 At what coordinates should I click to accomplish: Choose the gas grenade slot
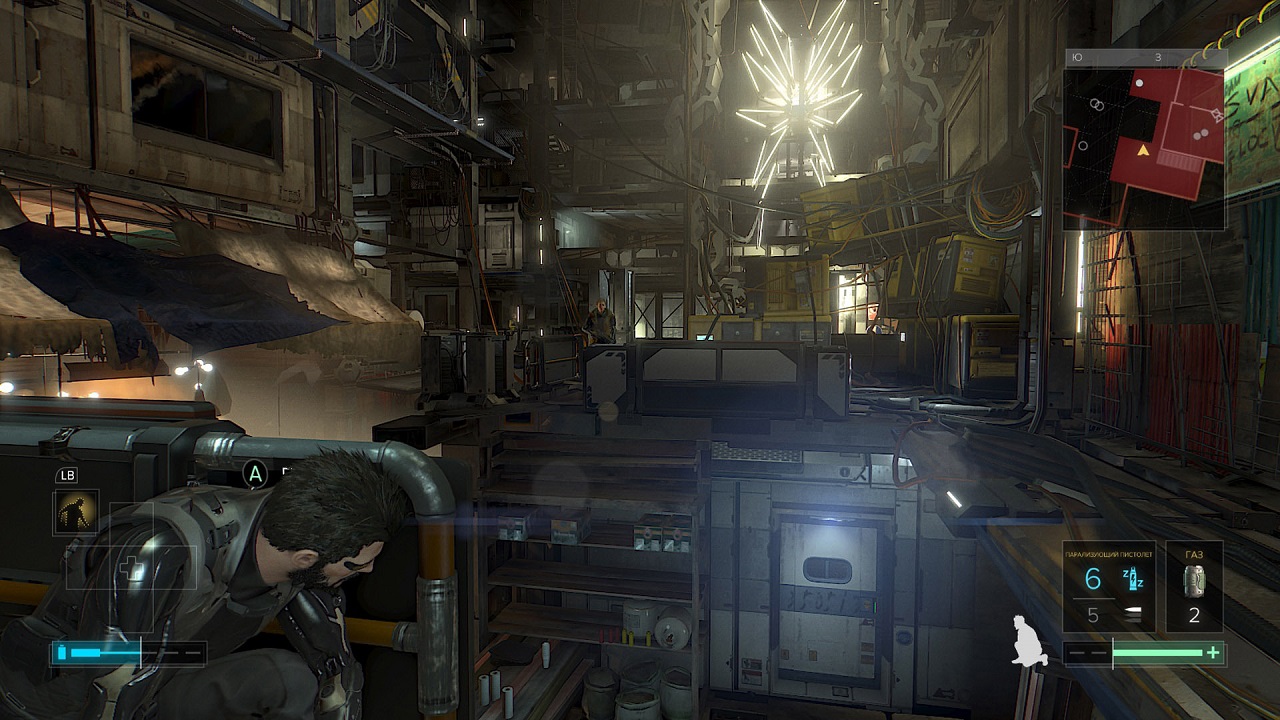(1194, 588)
